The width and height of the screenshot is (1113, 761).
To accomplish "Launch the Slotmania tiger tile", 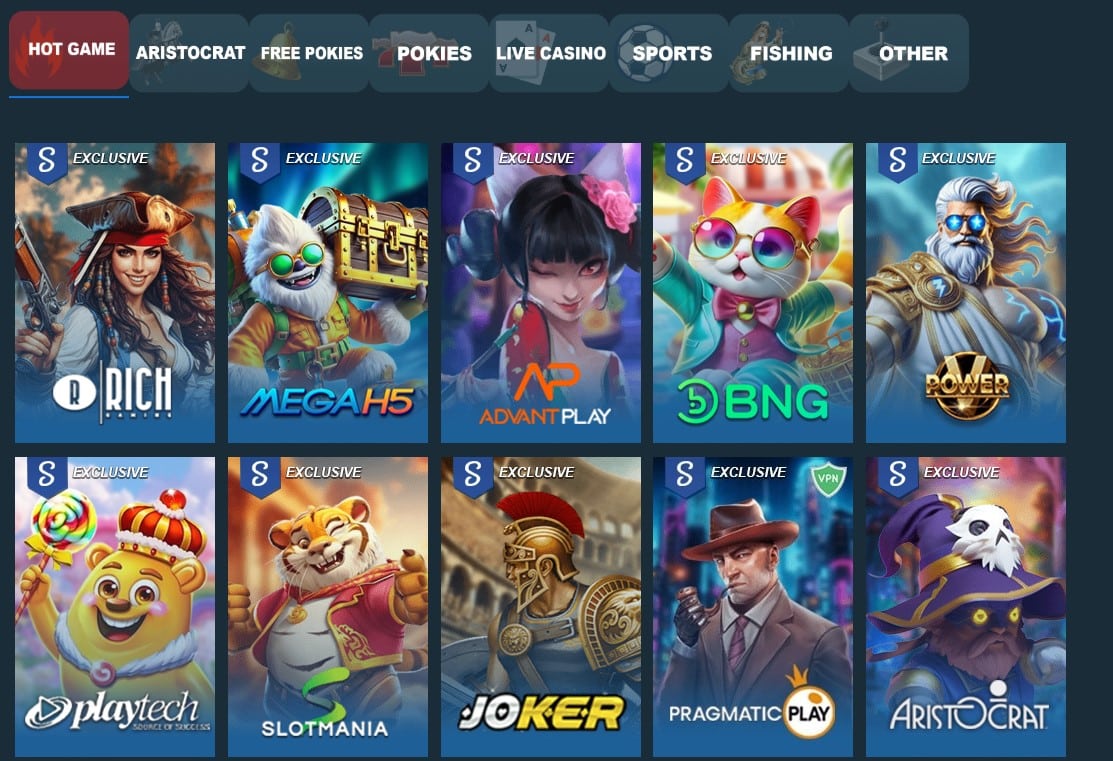I will point(328,606).
